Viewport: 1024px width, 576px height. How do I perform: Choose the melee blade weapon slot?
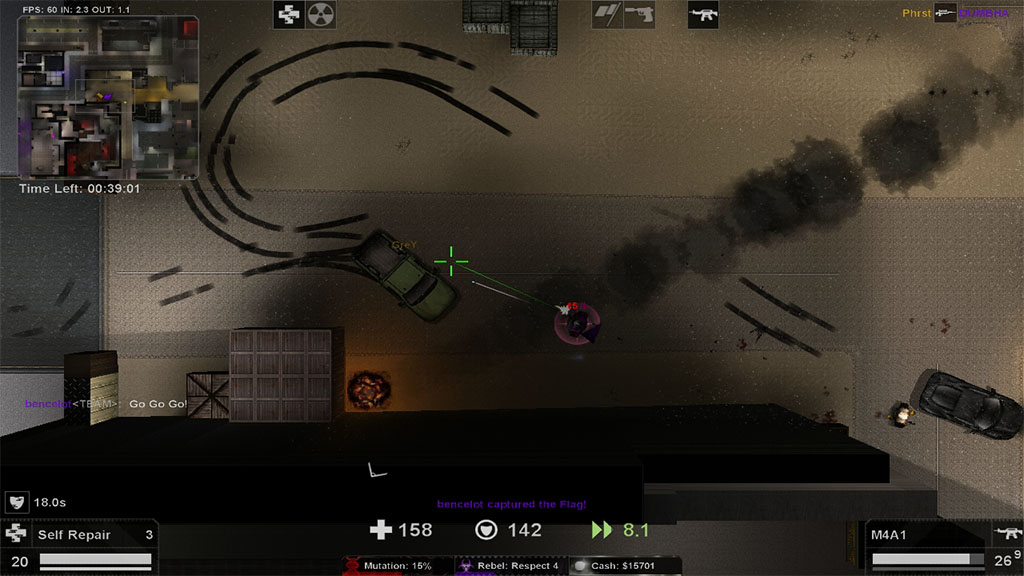(x=607, y=14)
